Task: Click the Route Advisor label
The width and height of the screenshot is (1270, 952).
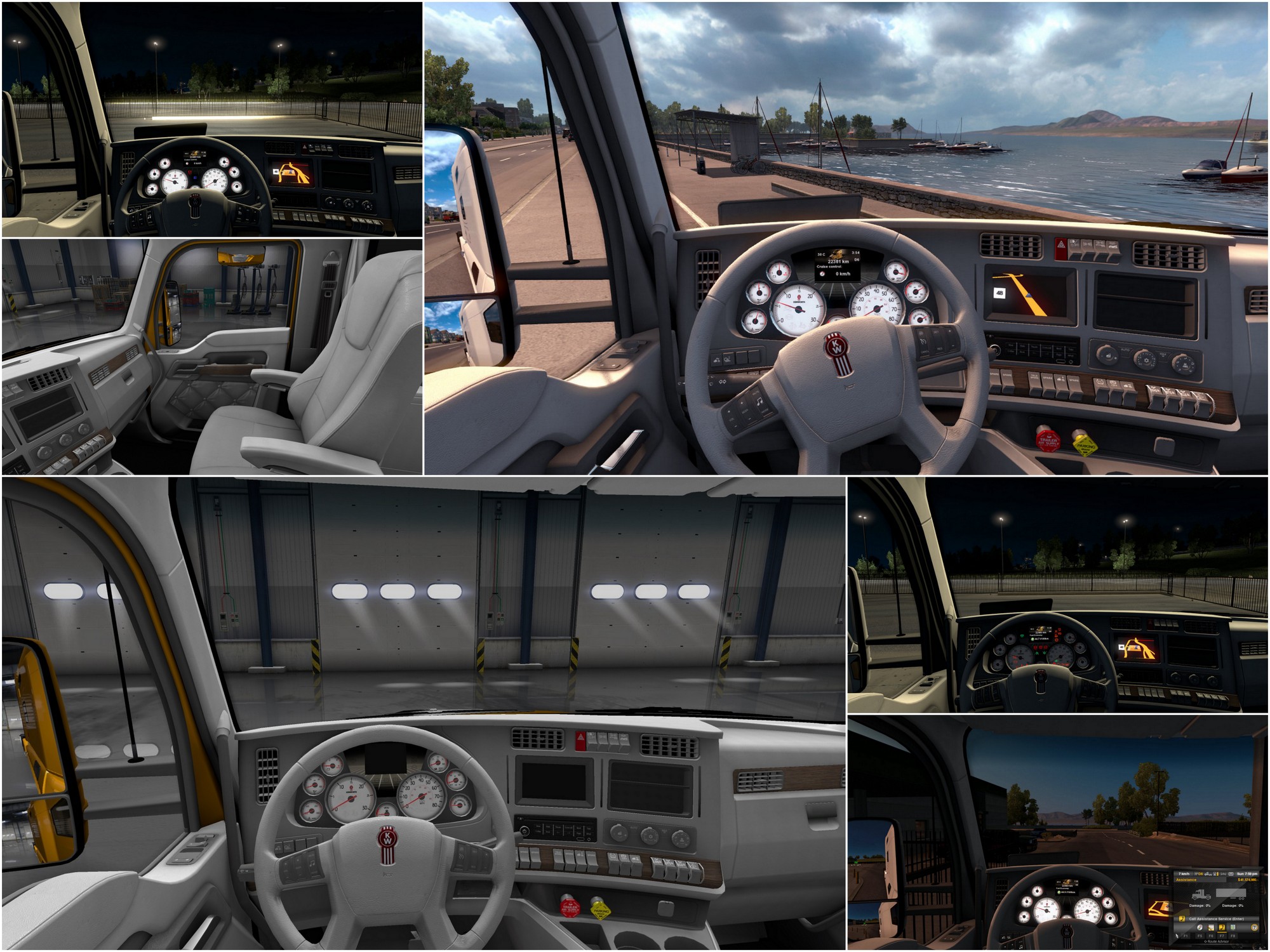Action: 1217,941
